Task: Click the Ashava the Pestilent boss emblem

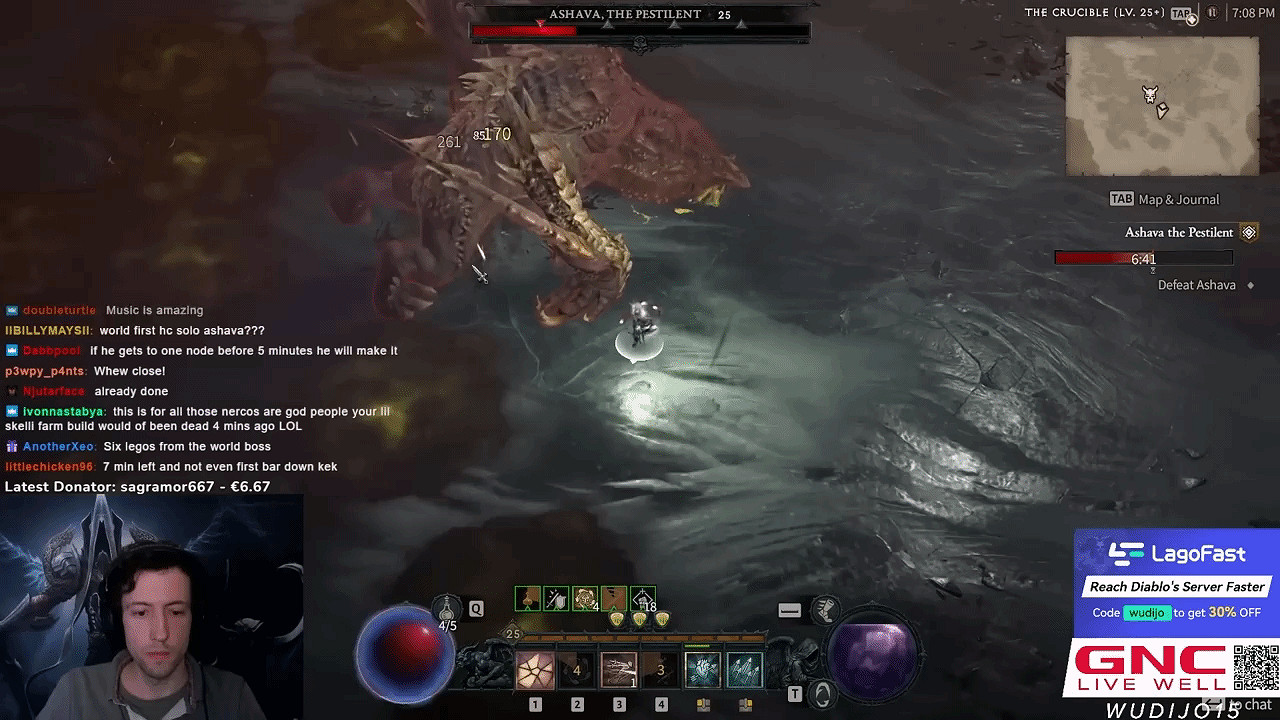Action: click(1247, 231)
